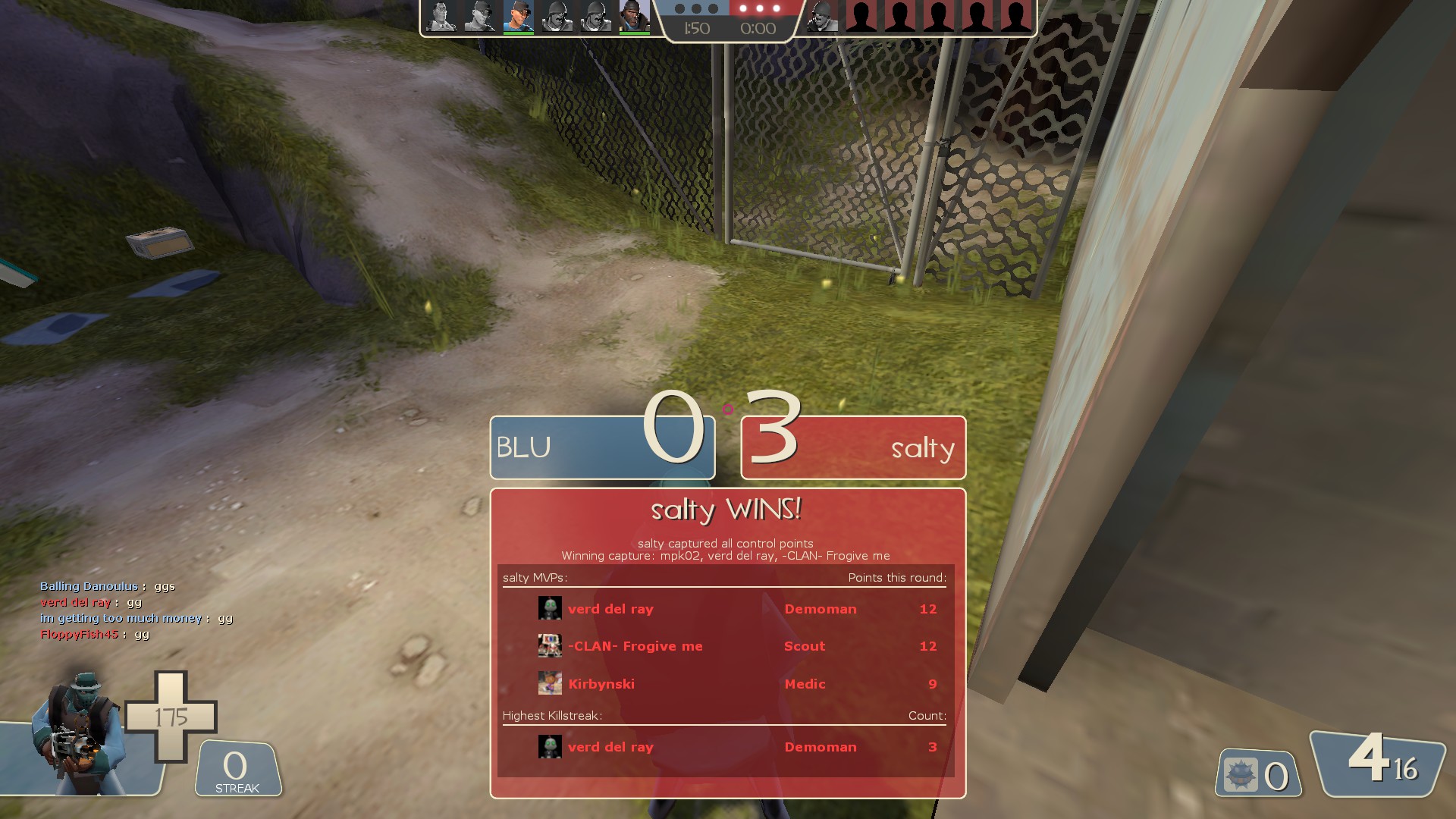Click the -CLAN- Frogive me Scout row

coord(725,646)
